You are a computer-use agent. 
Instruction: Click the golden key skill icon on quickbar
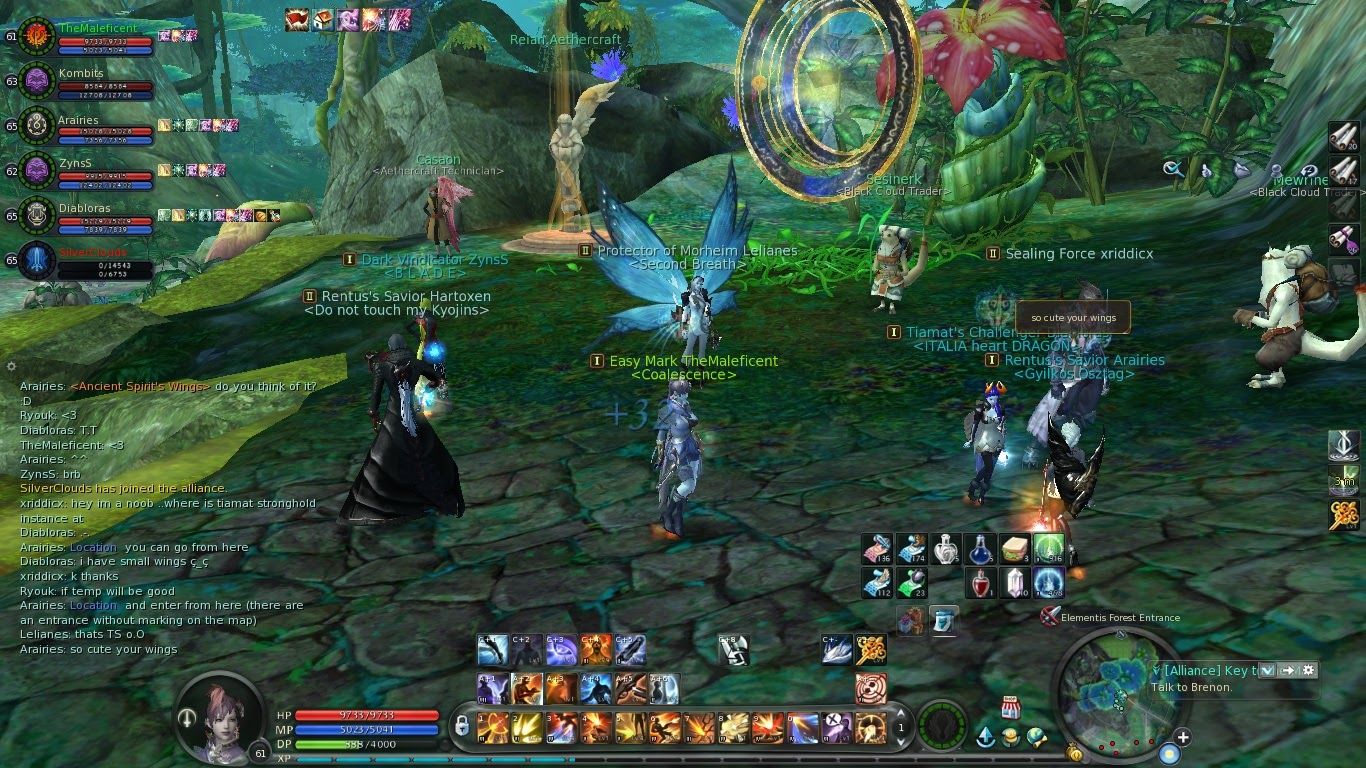tap(872, 648)
